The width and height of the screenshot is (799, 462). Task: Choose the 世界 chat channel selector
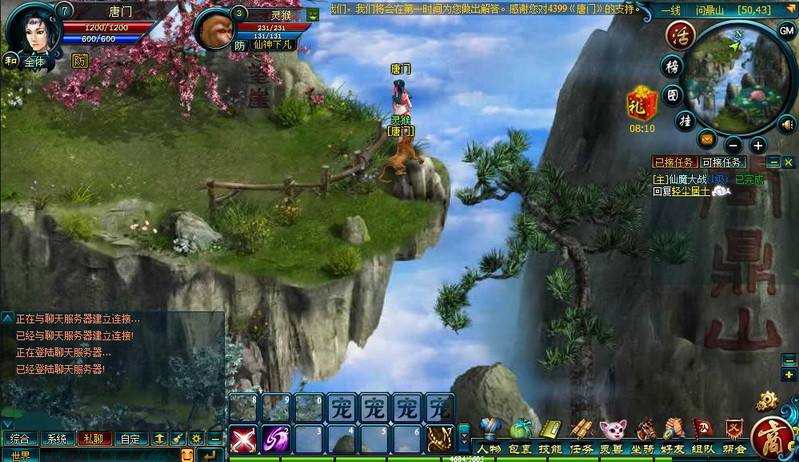tap(22, 455)
